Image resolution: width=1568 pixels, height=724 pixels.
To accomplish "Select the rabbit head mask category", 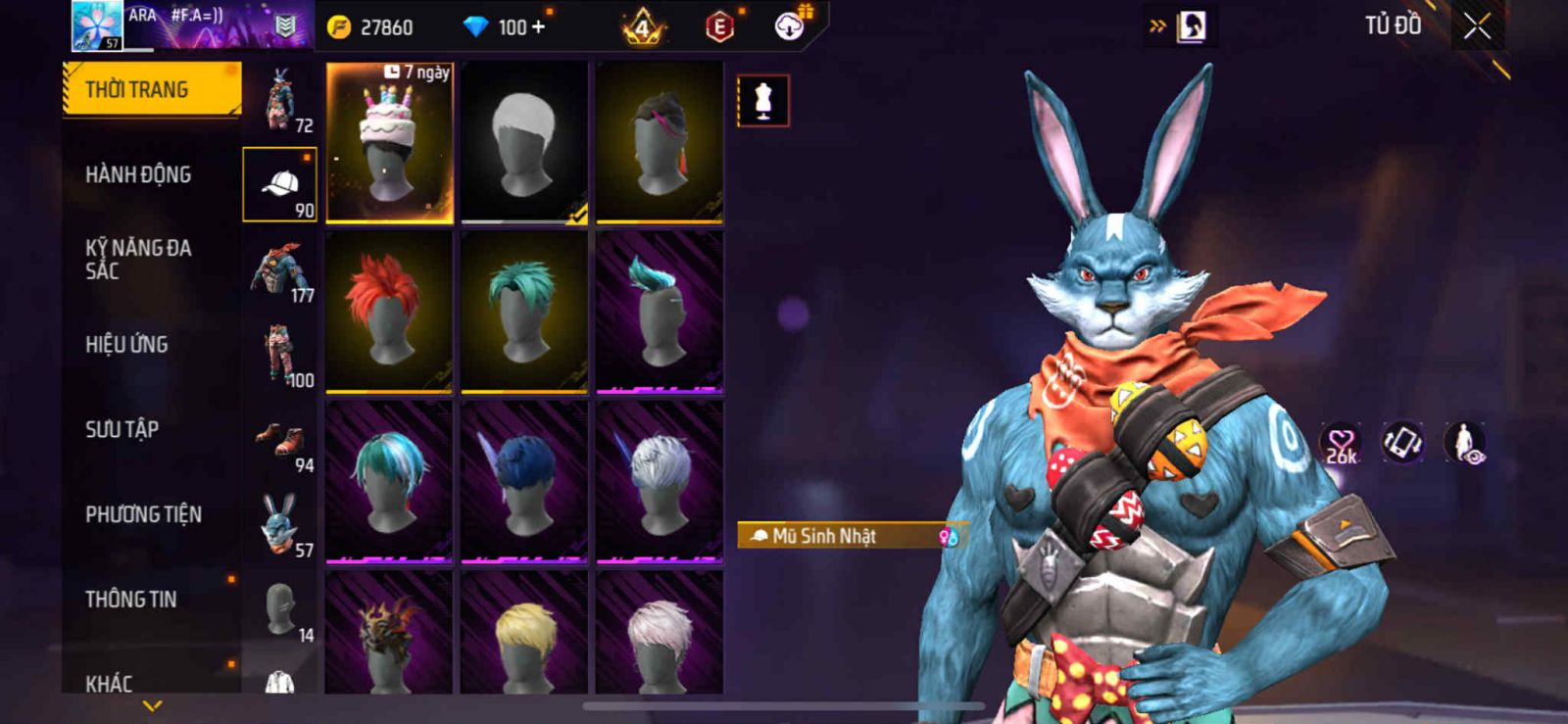I will (280, 524).
